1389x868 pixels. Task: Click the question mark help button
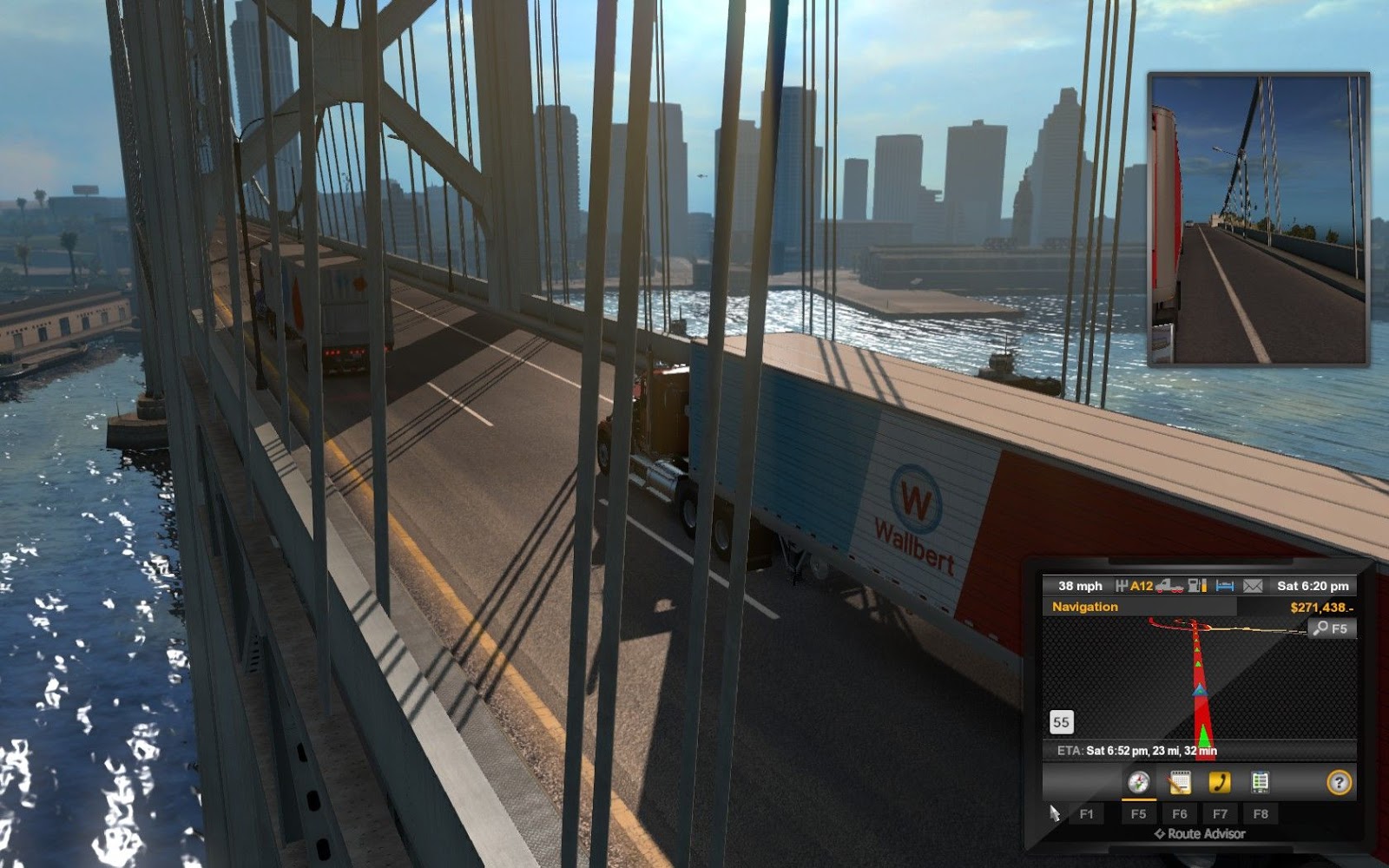(1339, 783)
